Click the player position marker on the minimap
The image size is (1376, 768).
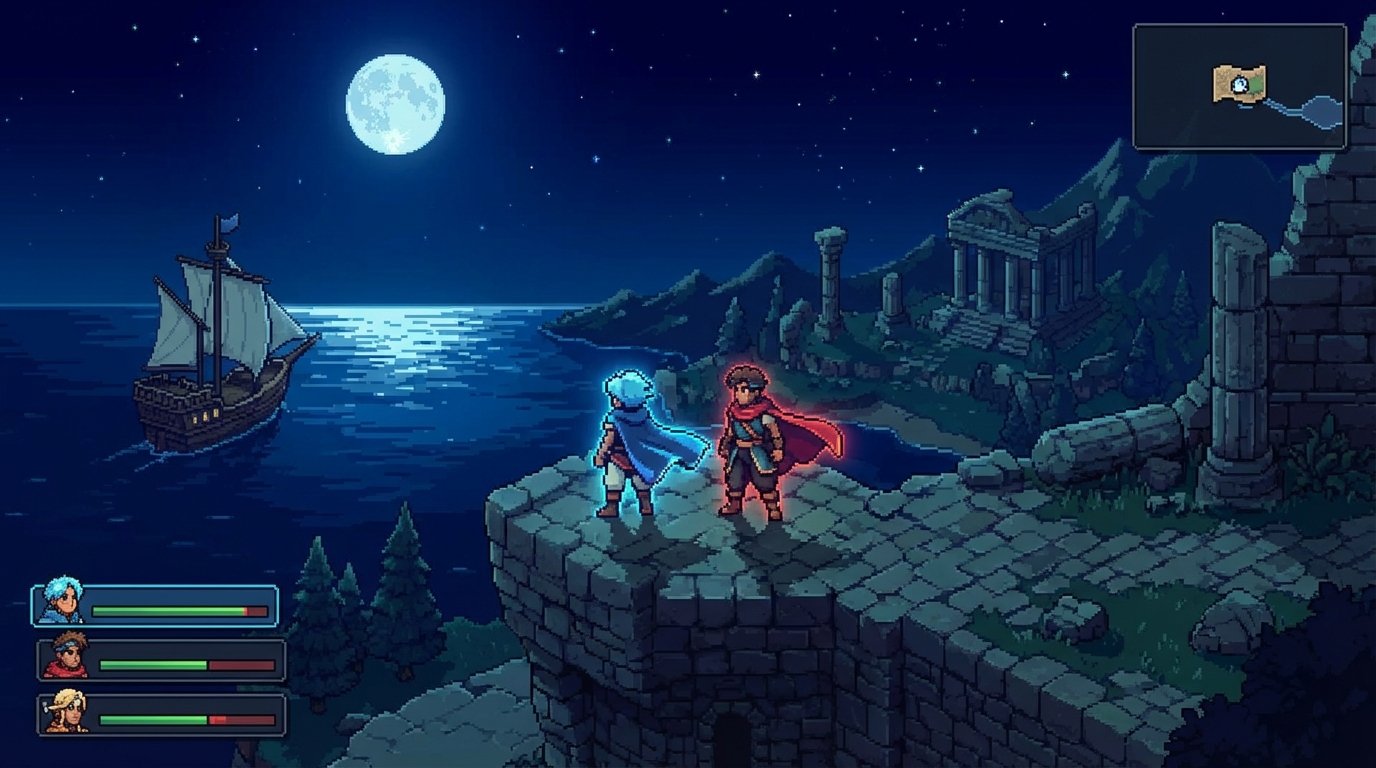(1239, 83)
